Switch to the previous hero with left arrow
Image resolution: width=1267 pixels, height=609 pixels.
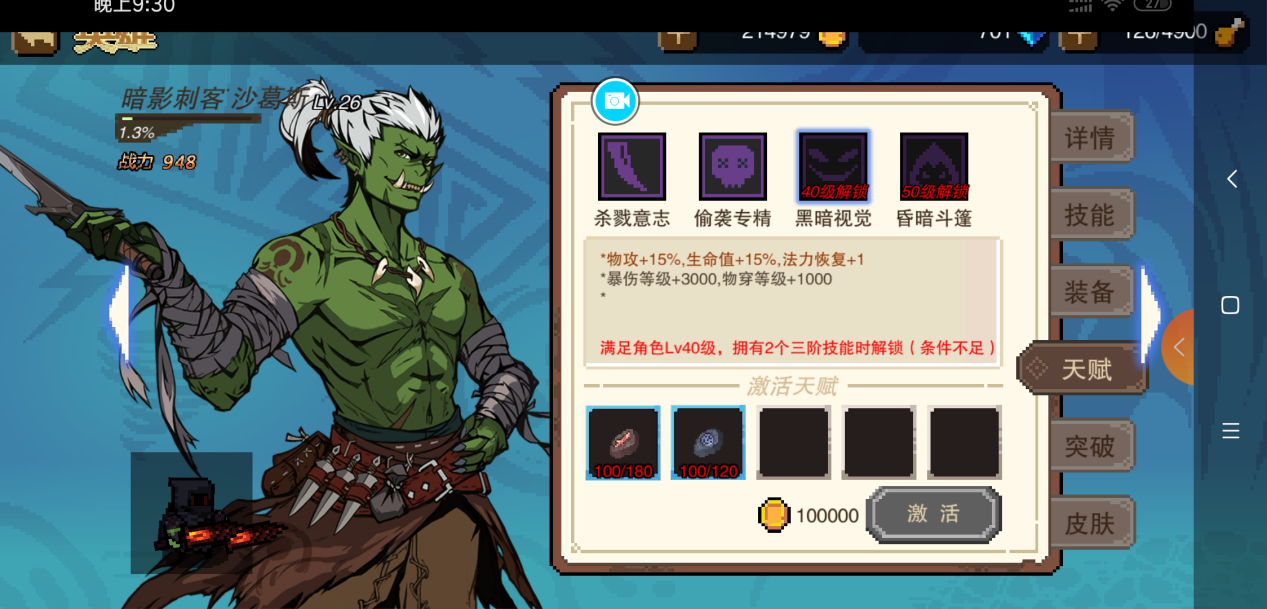tap(120, 312)
